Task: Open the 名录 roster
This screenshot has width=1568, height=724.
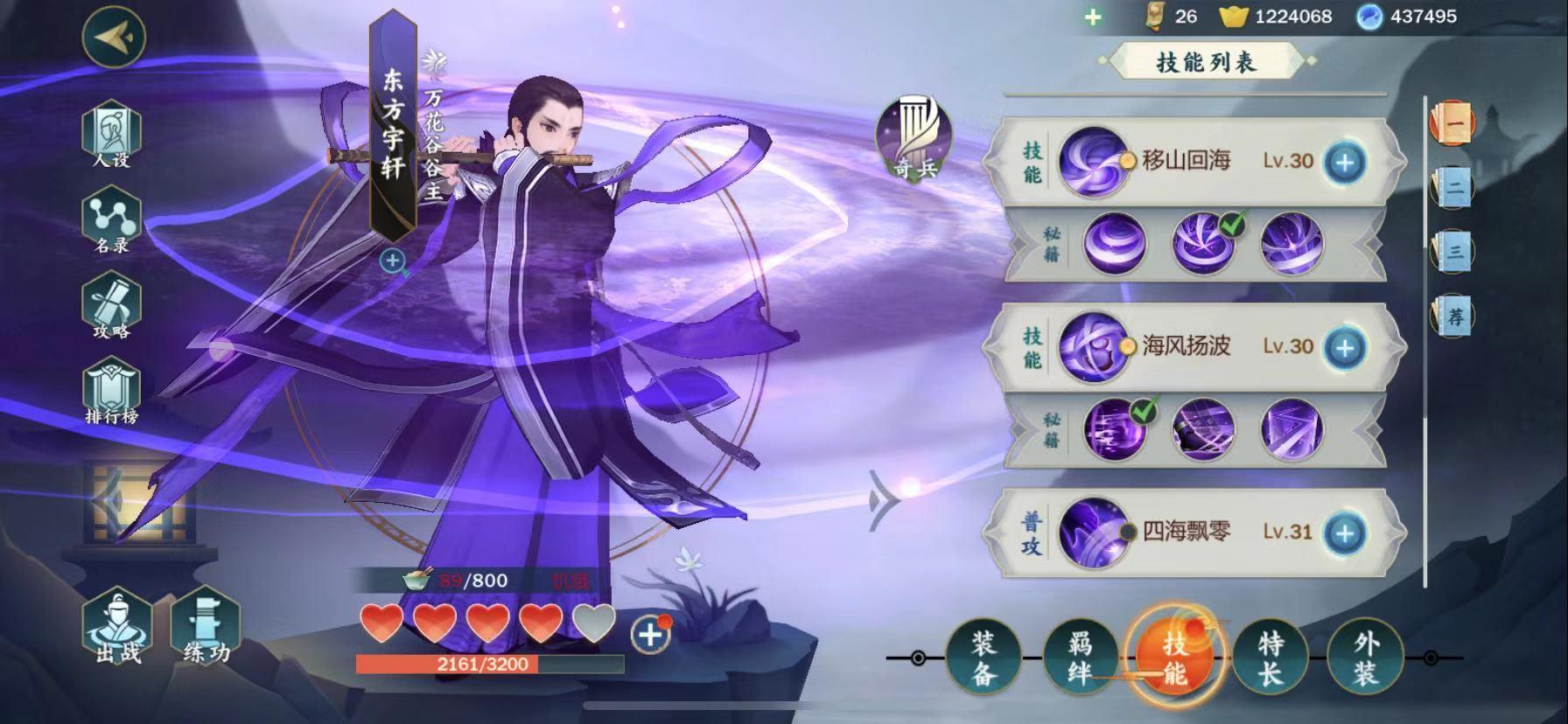Action: (x=111, y=222)
